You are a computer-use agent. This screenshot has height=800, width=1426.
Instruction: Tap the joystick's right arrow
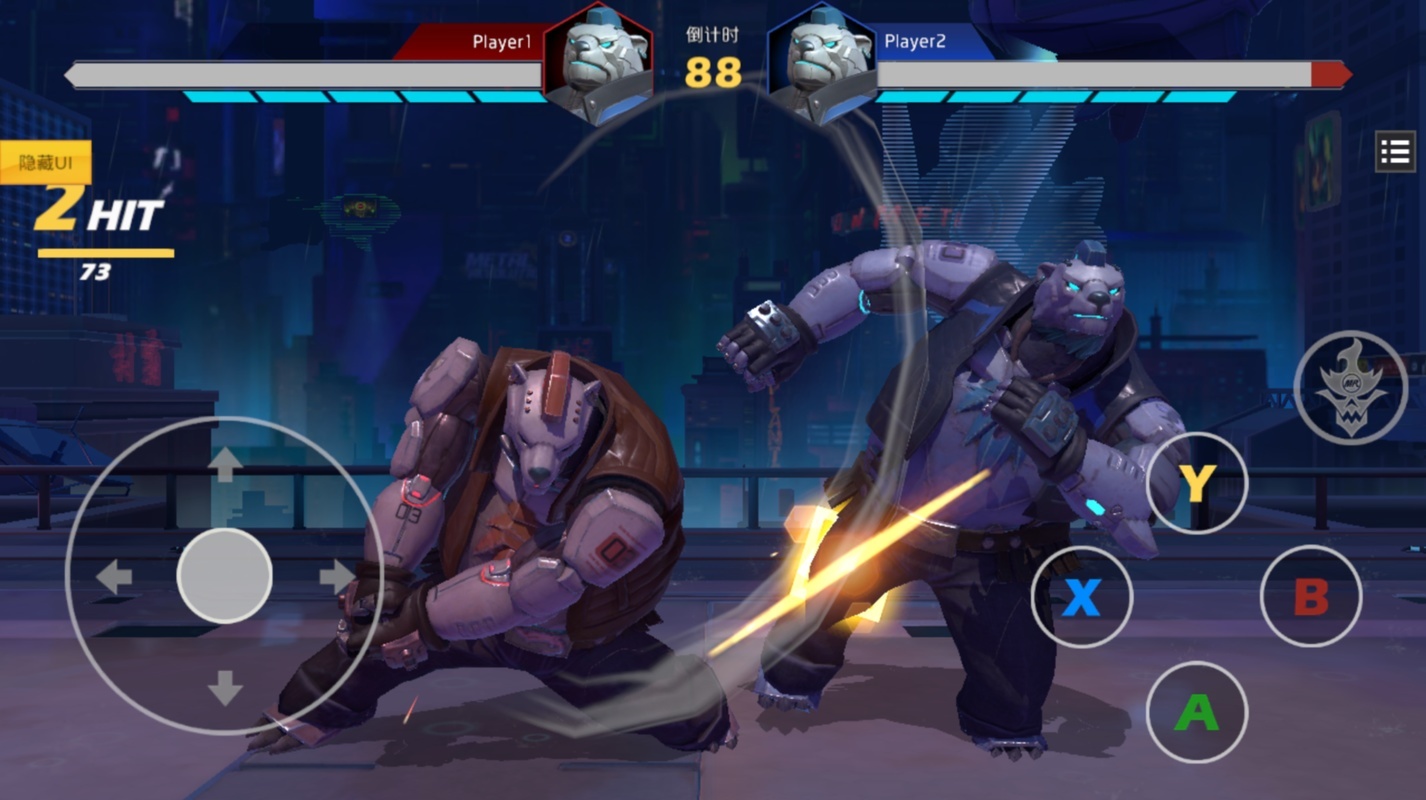pos(336,576)
